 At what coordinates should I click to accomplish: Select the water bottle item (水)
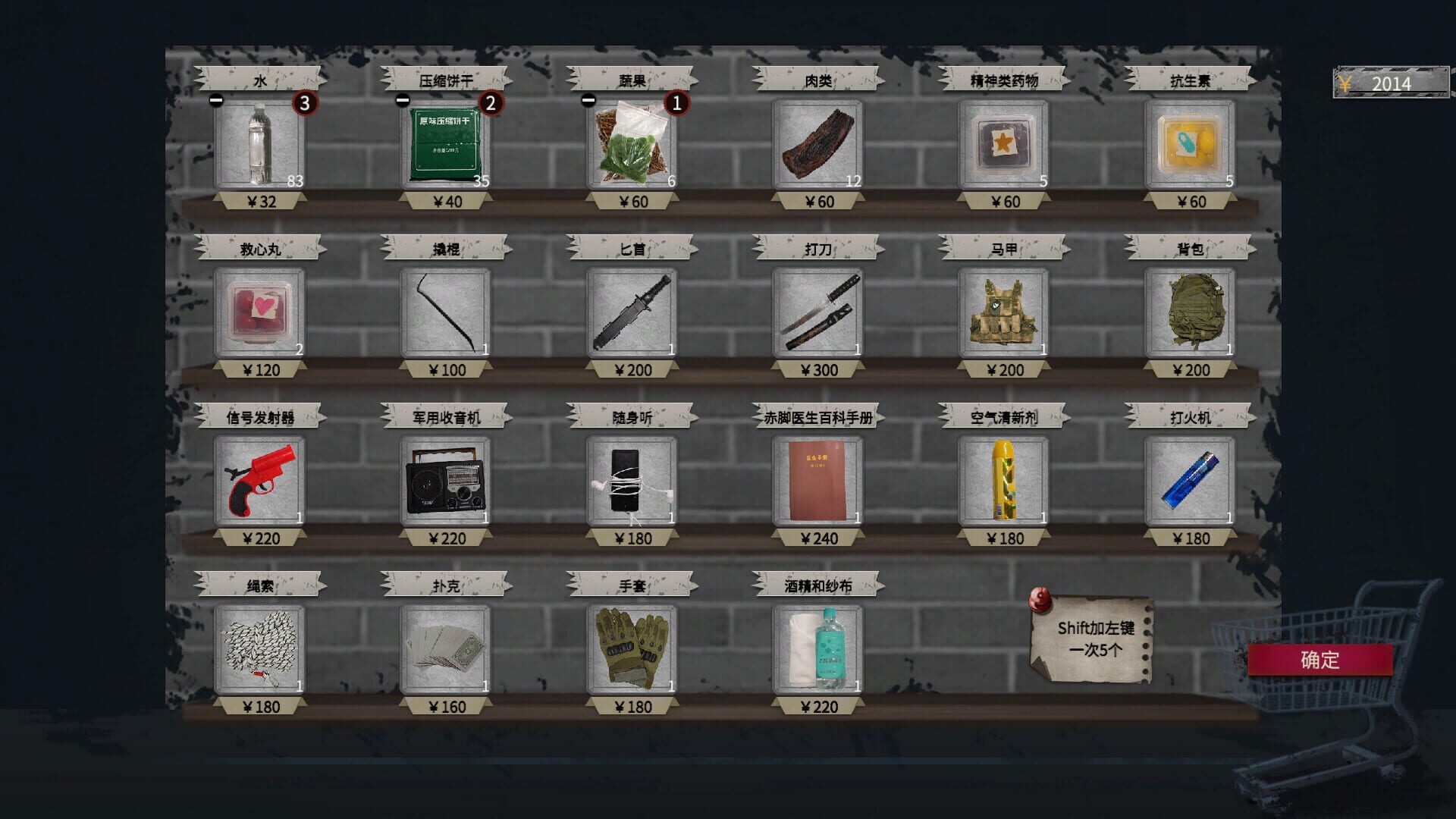[260, 146]
